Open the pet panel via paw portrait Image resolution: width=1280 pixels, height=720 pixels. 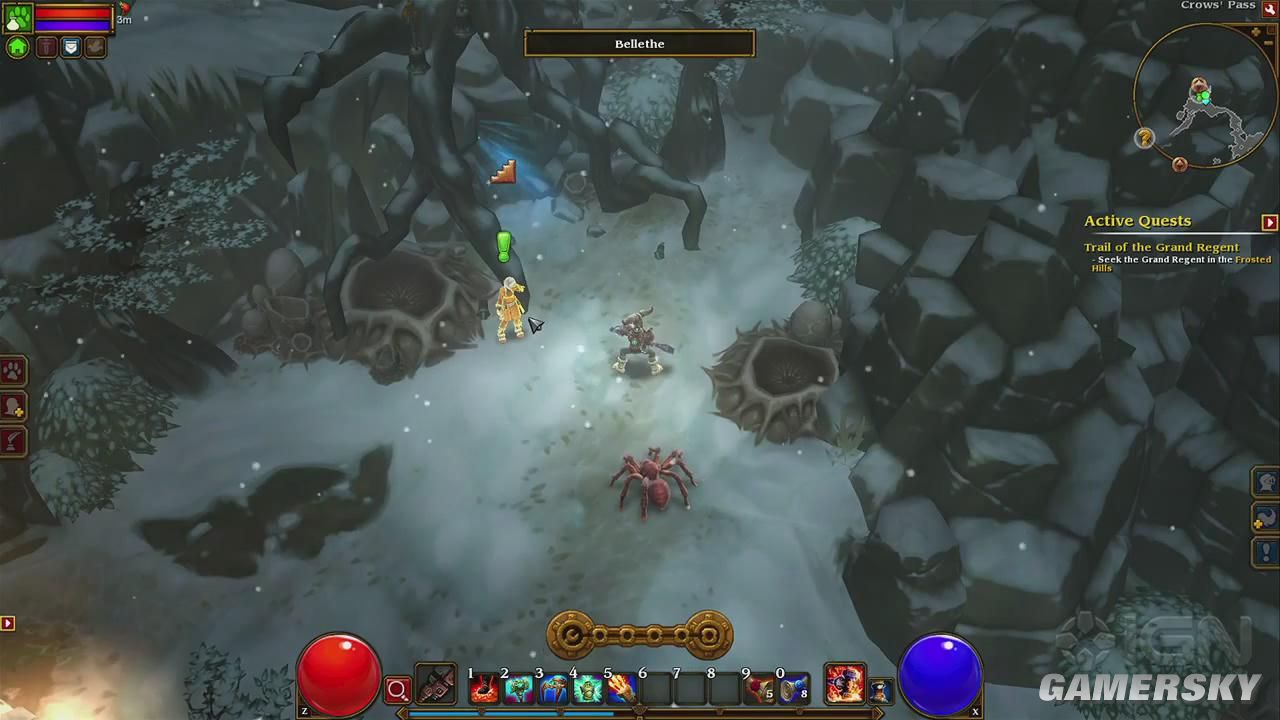pos(18,17)
